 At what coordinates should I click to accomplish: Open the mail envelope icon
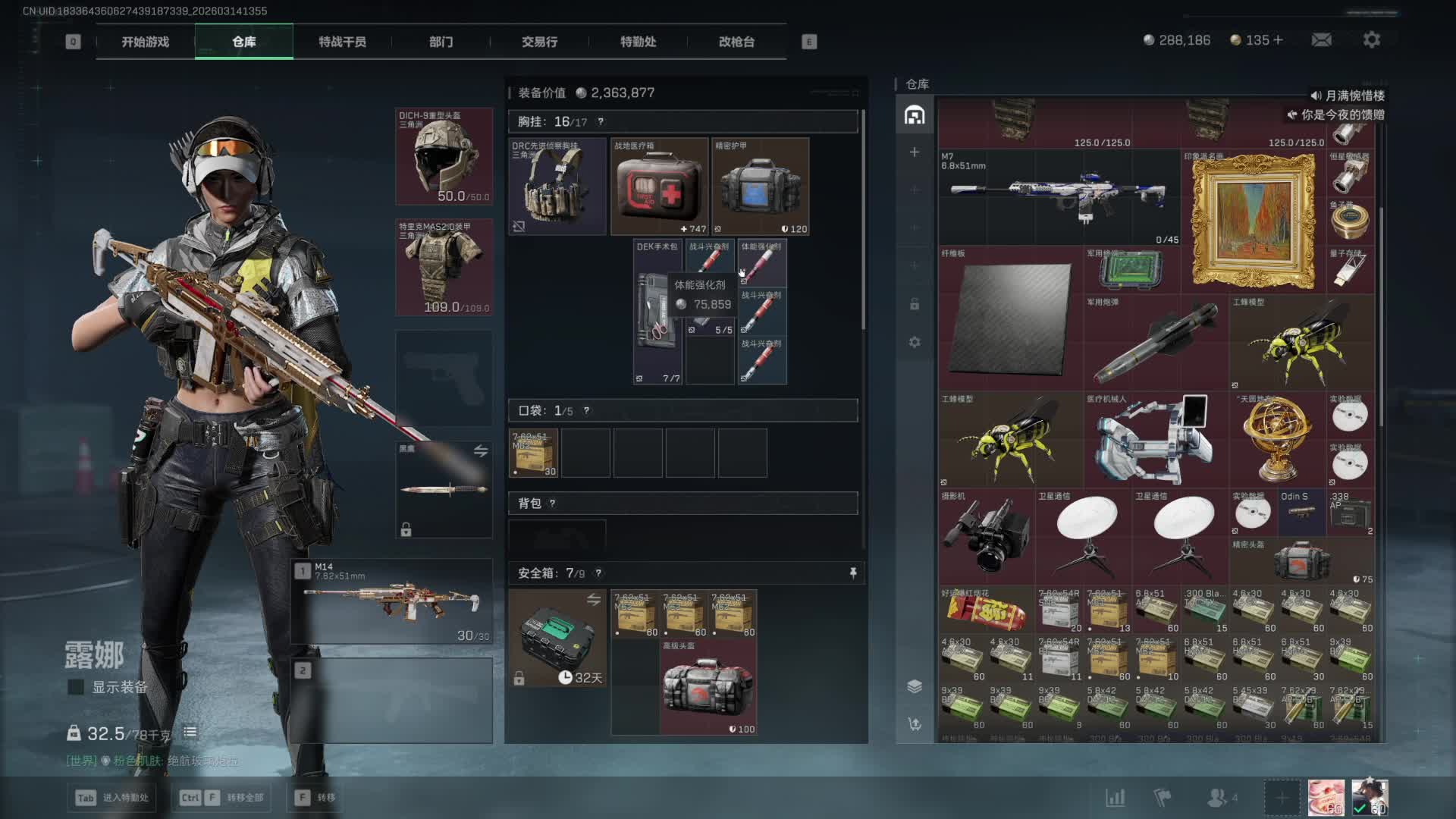click(x=1322, y=40)
